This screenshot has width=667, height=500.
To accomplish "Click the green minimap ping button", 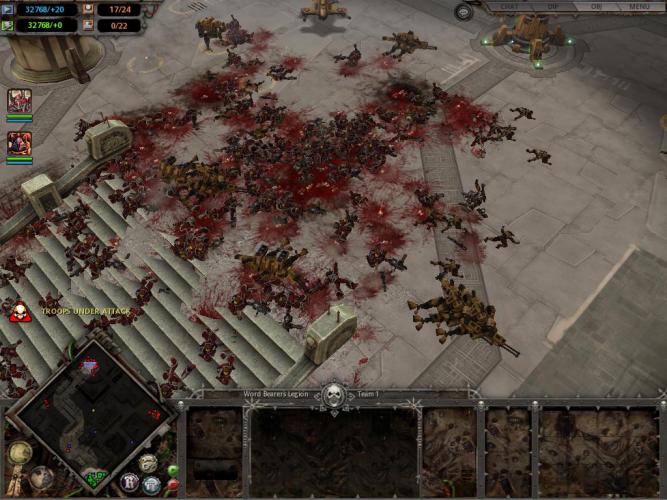I will tap(173, 470).
